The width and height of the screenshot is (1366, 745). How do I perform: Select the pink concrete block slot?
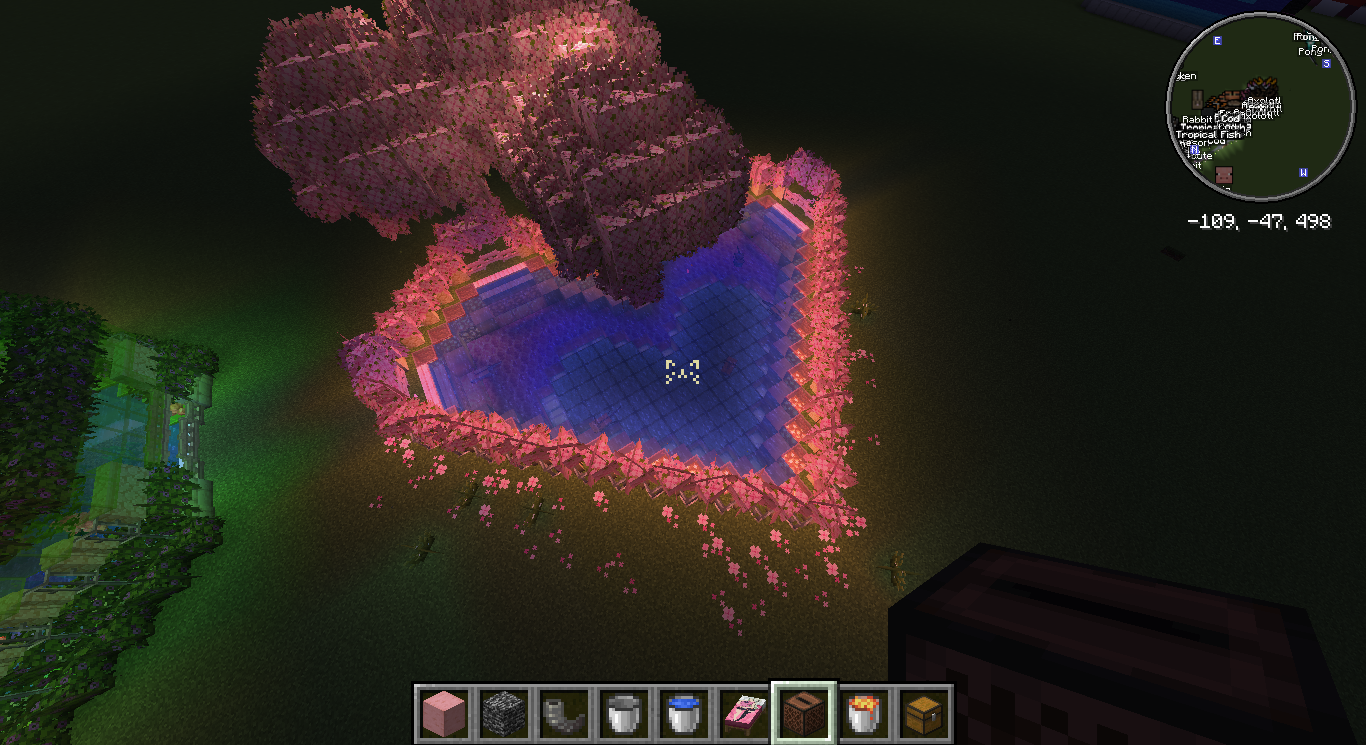click(444, 714)
